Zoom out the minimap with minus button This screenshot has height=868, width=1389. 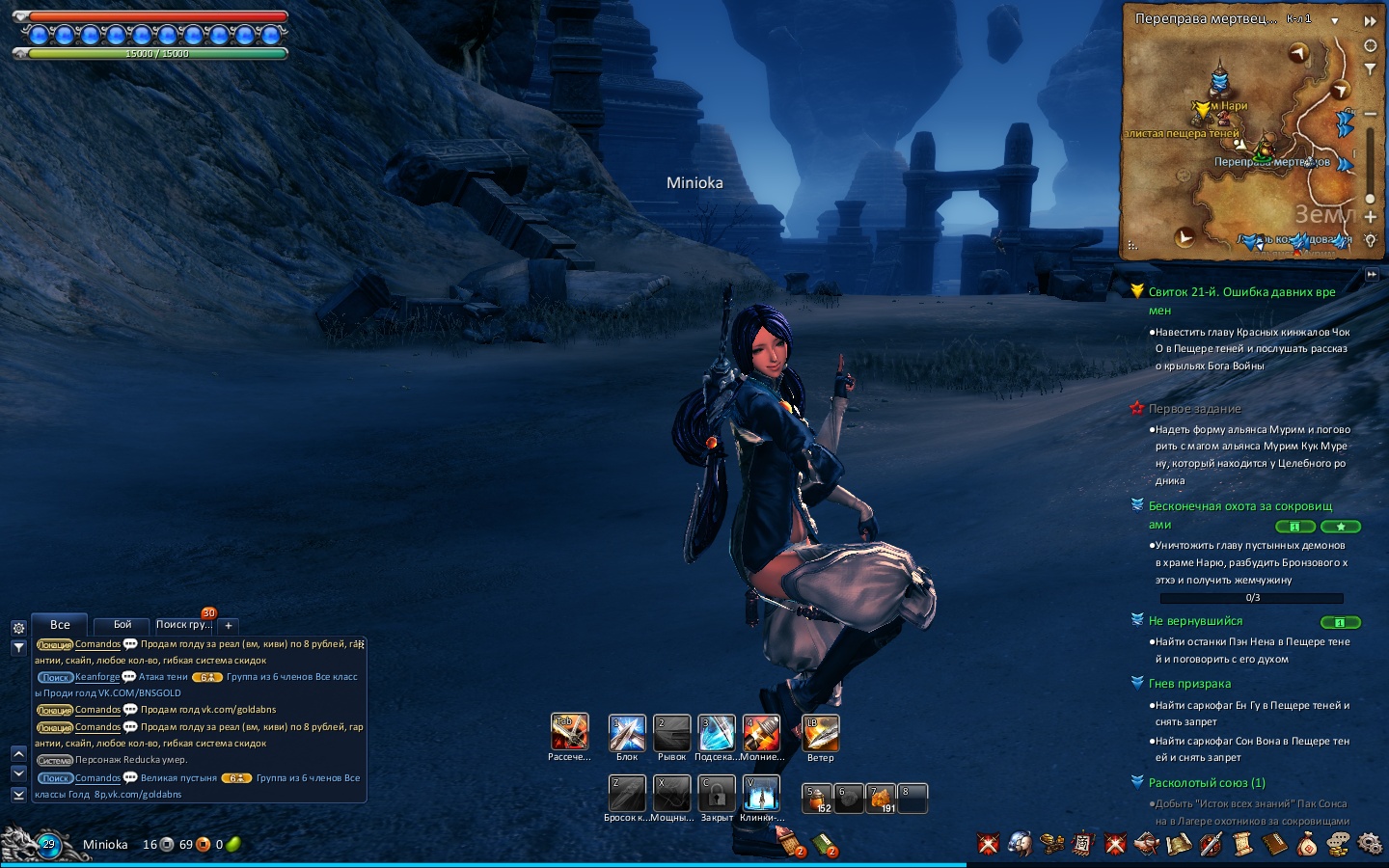pos(1370,114)
